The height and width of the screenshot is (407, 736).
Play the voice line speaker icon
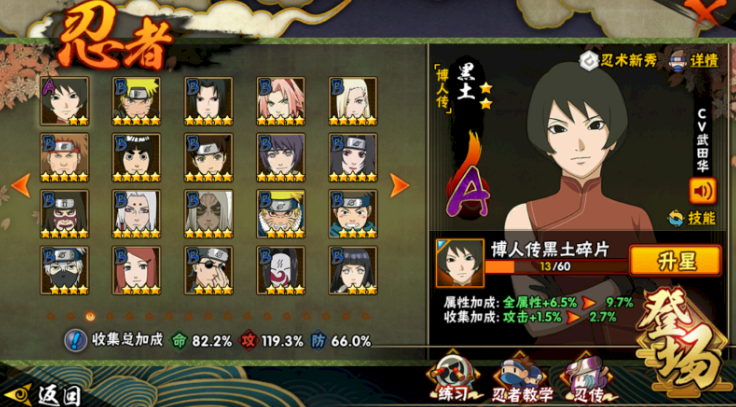703,188
